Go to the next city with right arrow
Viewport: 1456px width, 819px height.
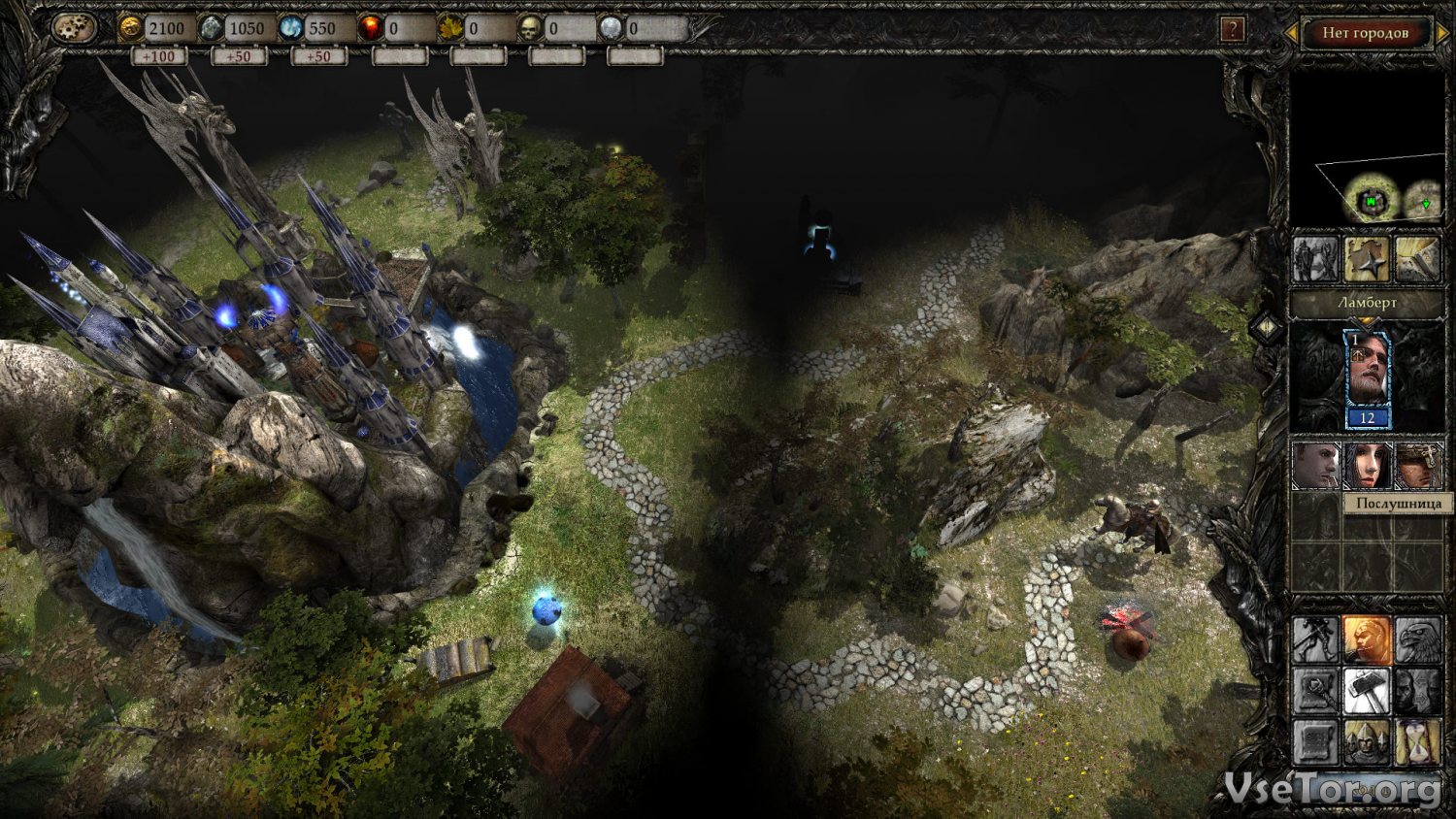[x=1441, y=33]
